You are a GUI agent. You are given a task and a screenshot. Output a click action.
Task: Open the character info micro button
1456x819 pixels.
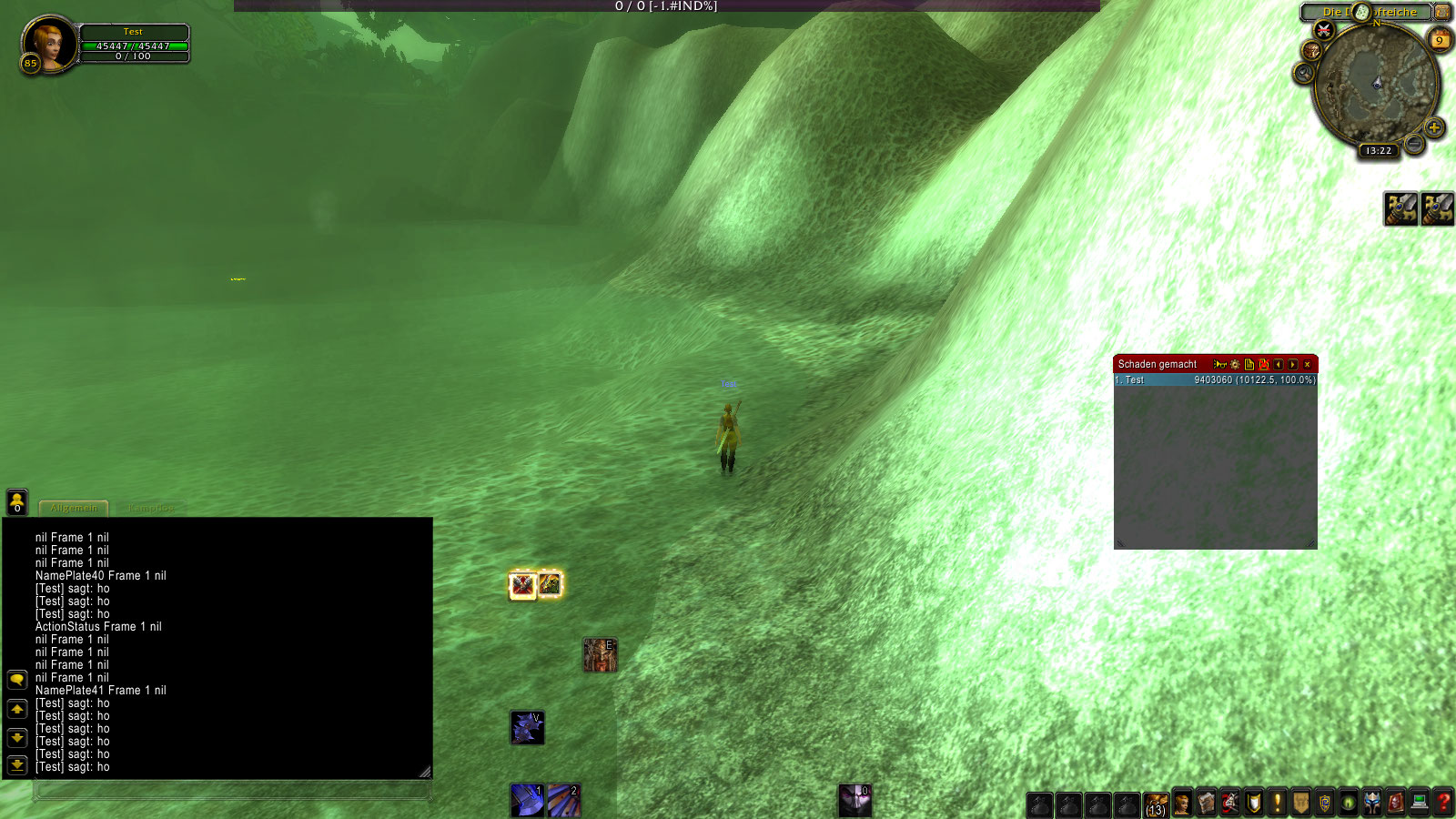[x=1182, y=804]
